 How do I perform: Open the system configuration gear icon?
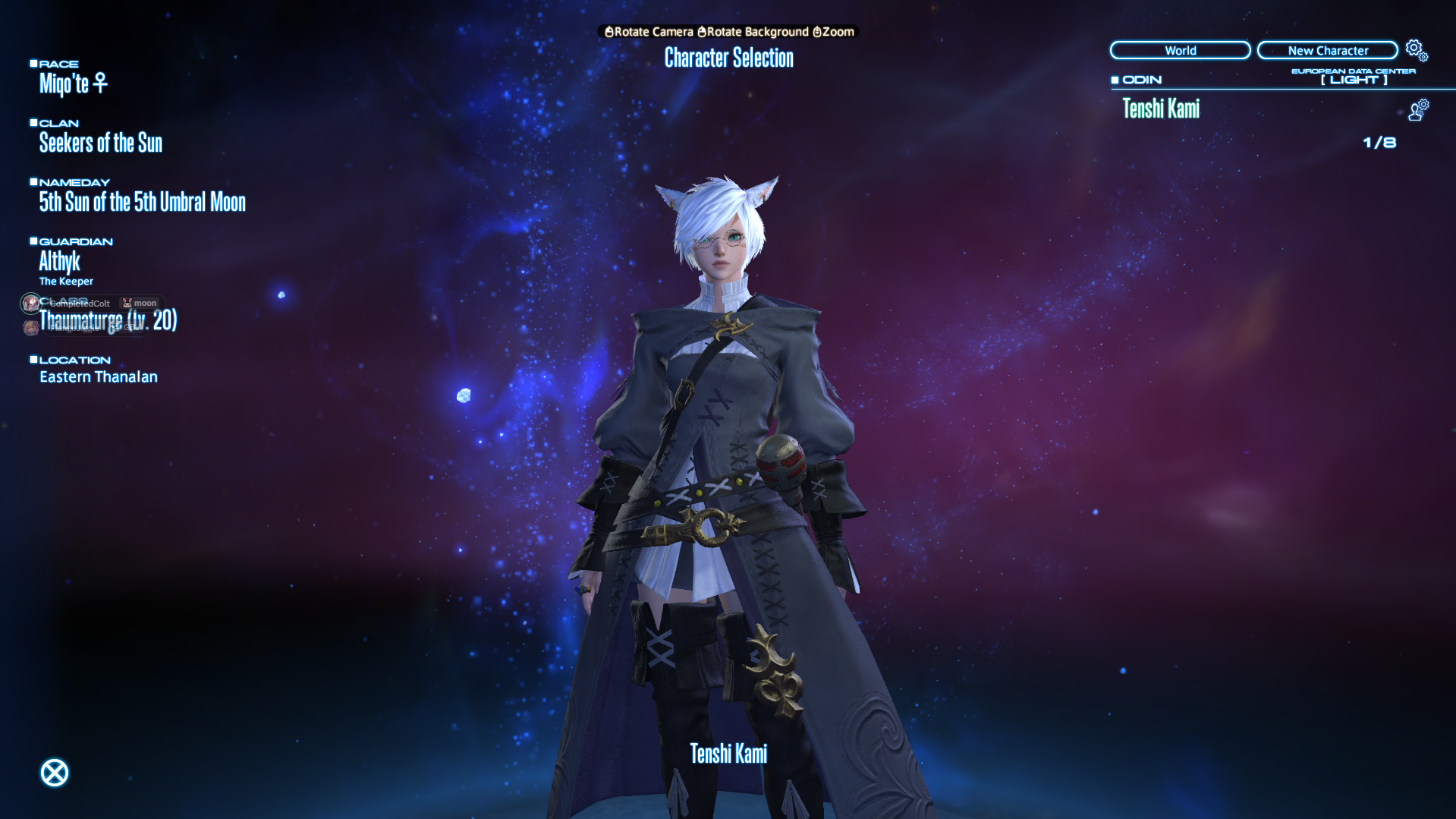click(1414, 48)
